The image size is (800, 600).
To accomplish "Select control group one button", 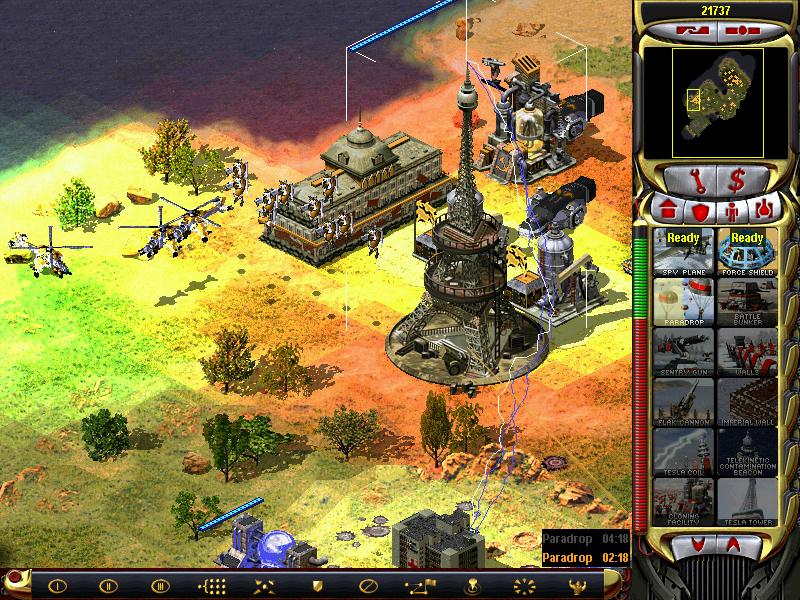I will pyautogui.click(x=57, y=585).
